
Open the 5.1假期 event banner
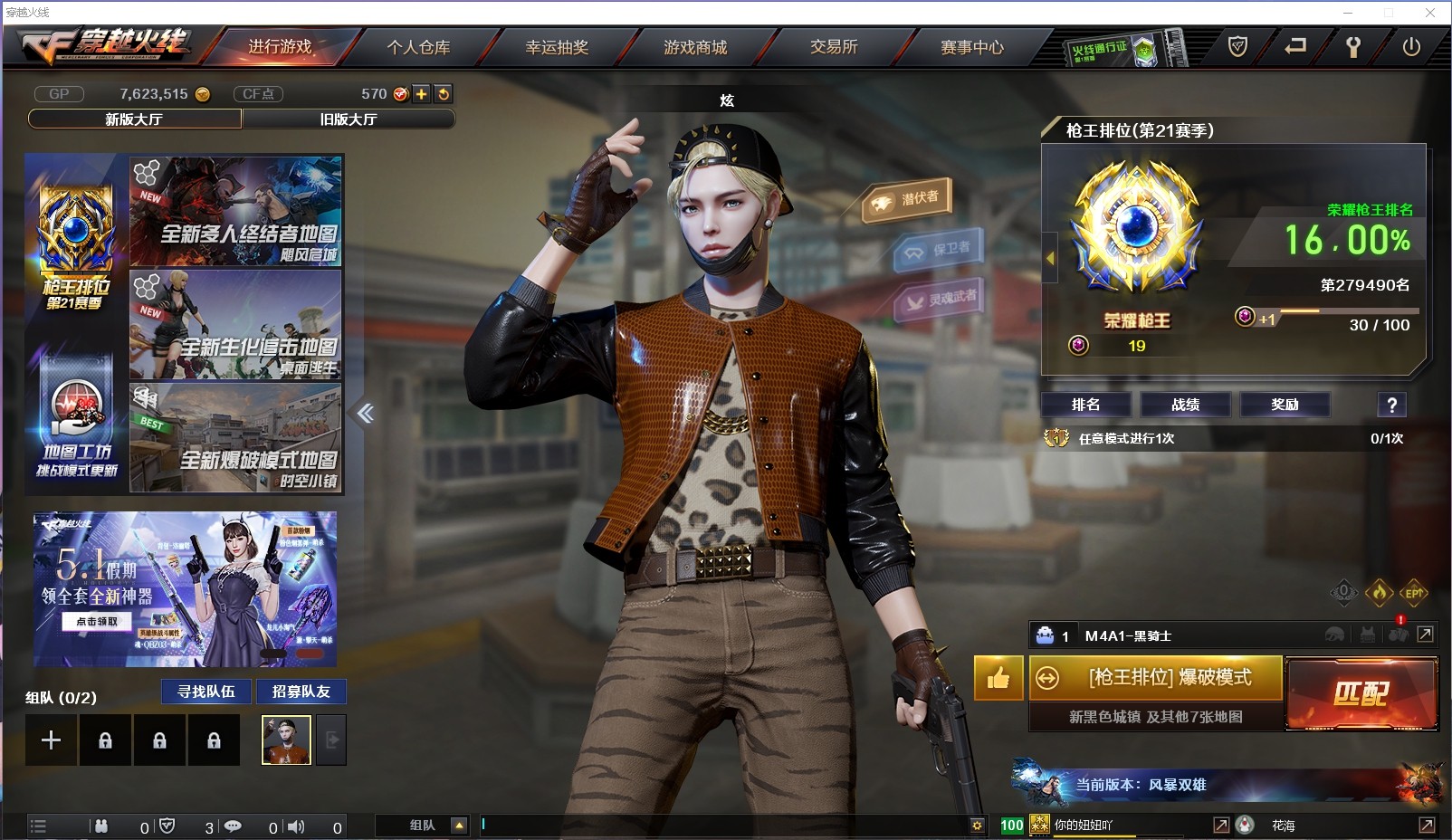click(185, 589)
